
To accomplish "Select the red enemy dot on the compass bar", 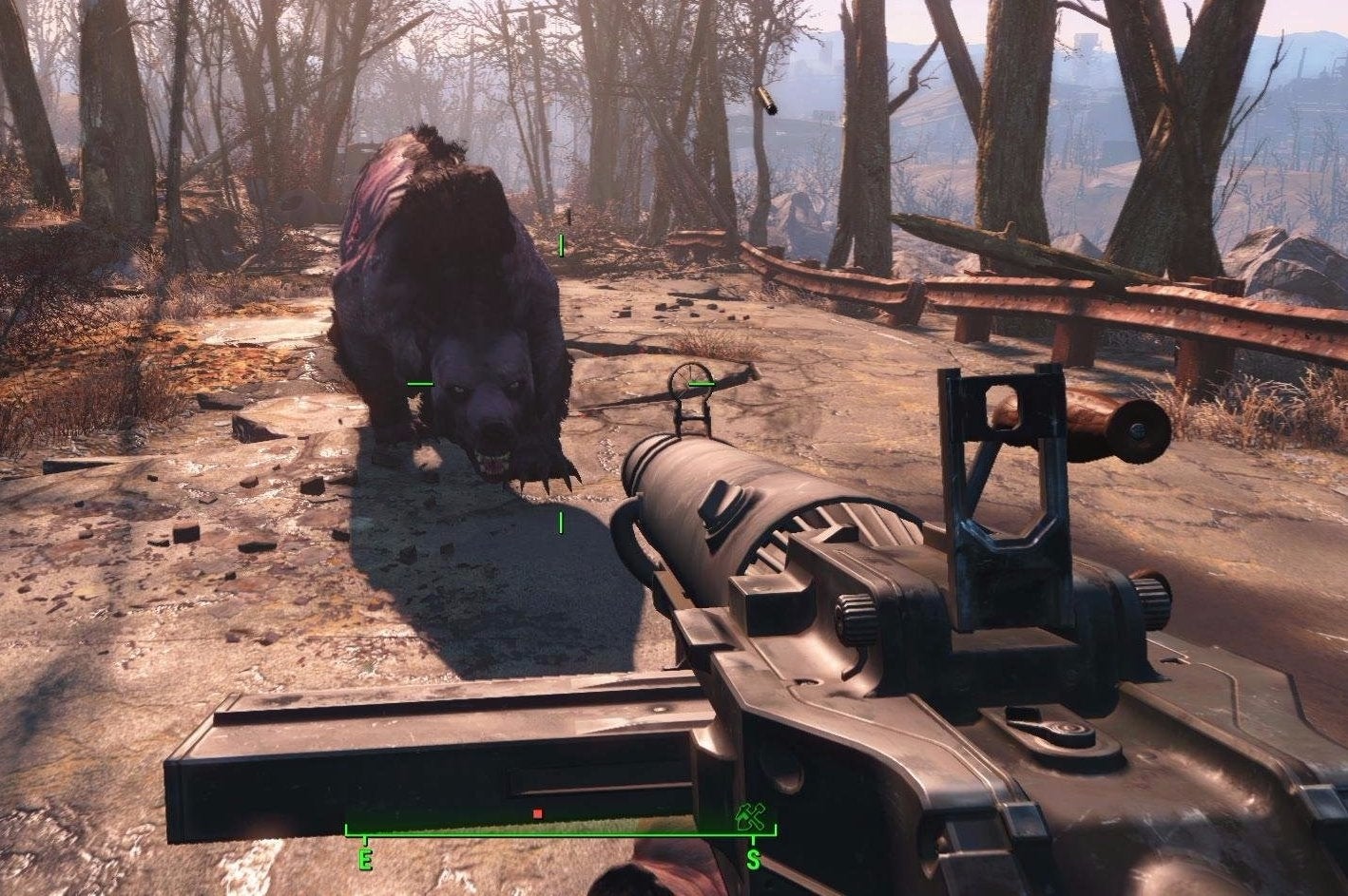I will (538, 812).
